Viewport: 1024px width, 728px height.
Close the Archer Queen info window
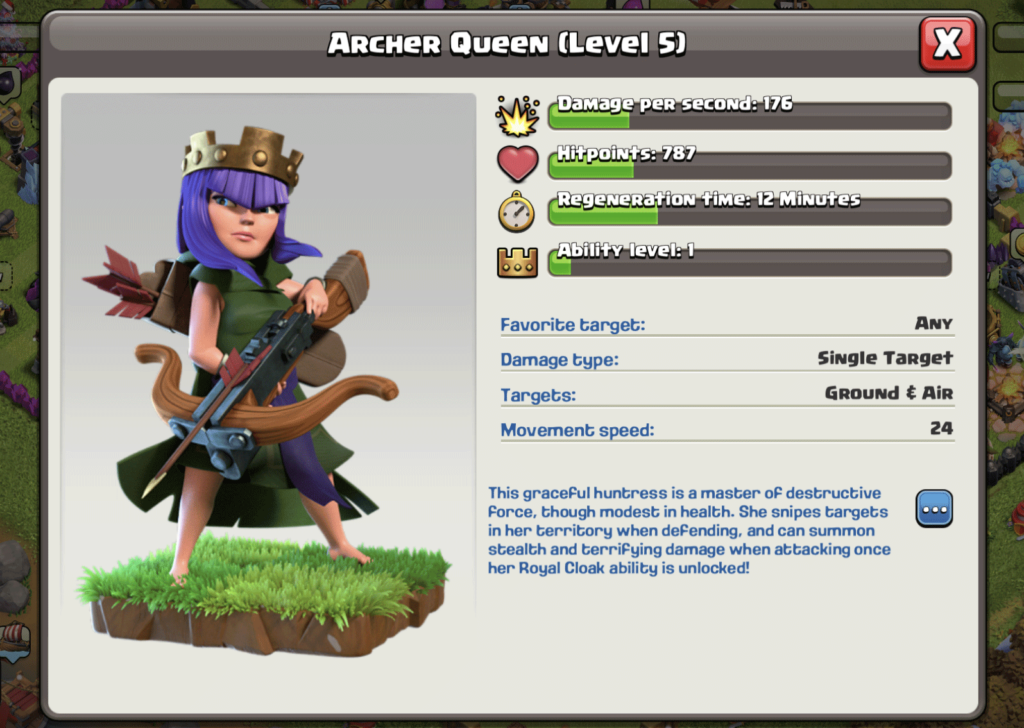coord(946,44)
